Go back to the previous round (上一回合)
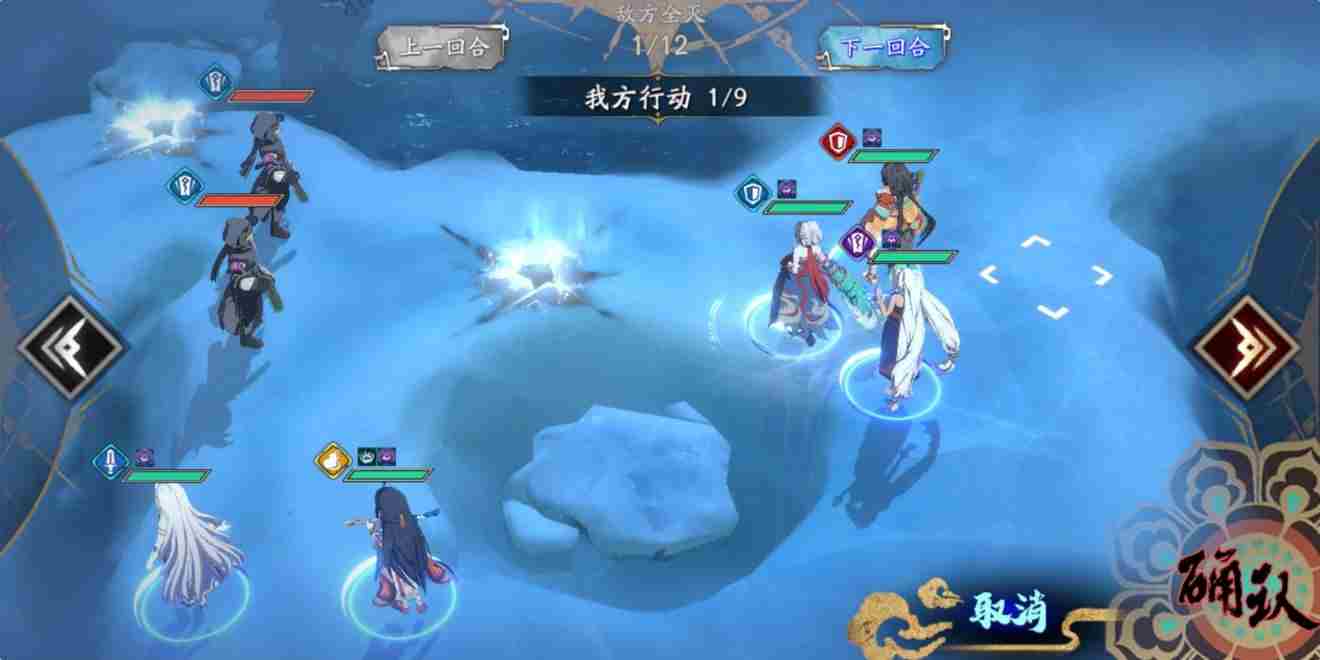This screenshot has height=660, width=1320. 440,48
